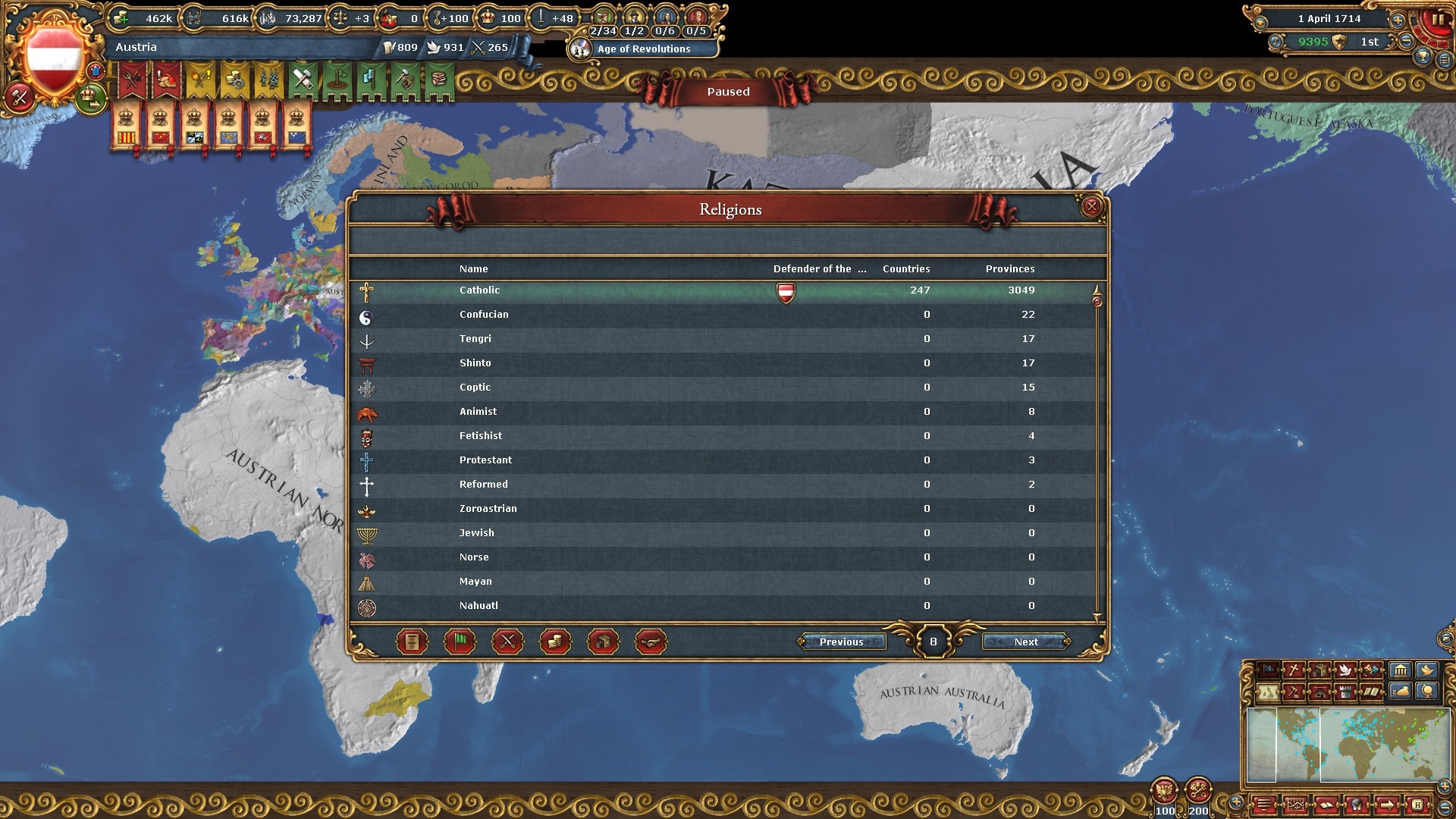
Task: Open the gold coins economy ledger category
Action: [555, 642]
